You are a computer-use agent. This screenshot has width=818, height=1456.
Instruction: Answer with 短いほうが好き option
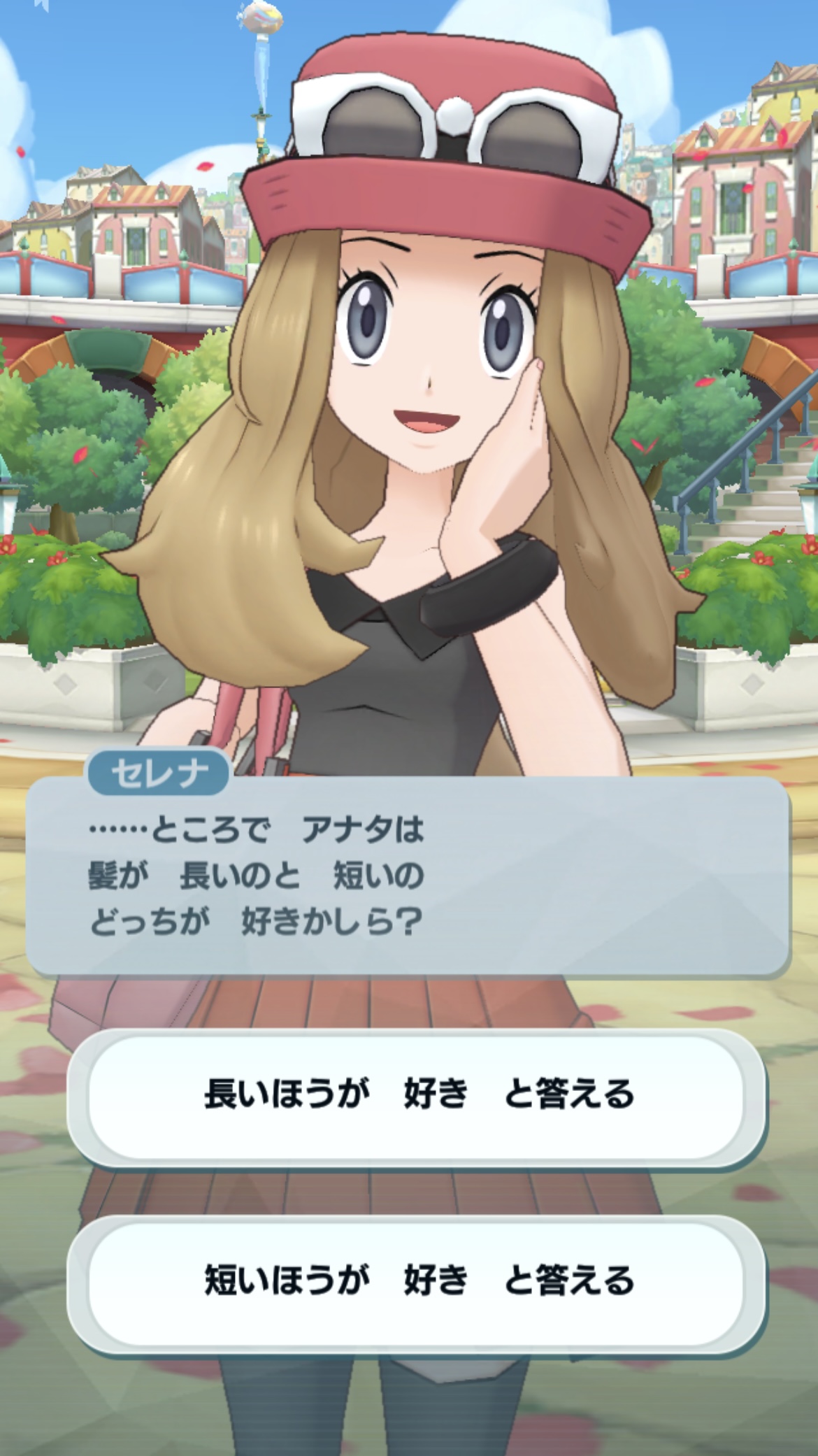coord(417,1281)
